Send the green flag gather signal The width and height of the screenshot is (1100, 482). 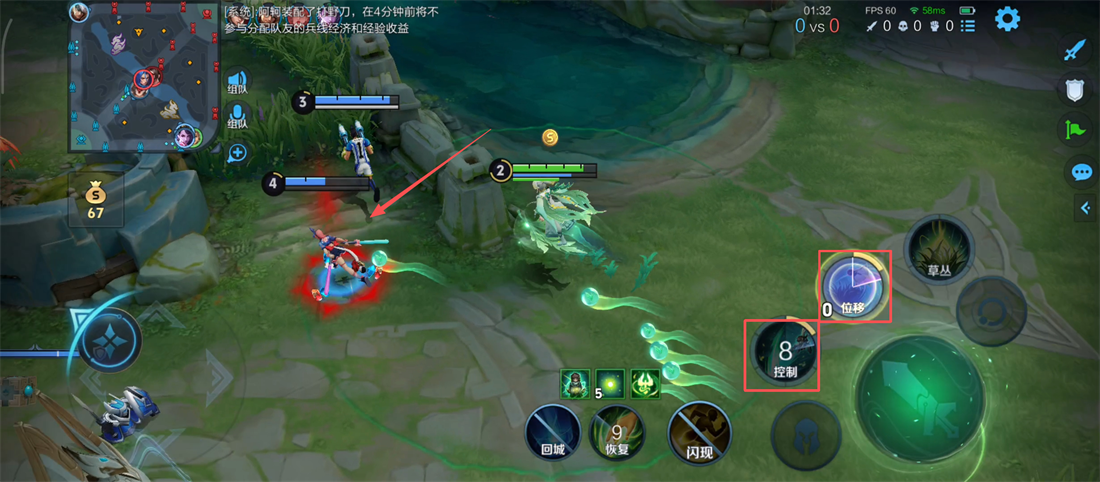click(1075, 130)
